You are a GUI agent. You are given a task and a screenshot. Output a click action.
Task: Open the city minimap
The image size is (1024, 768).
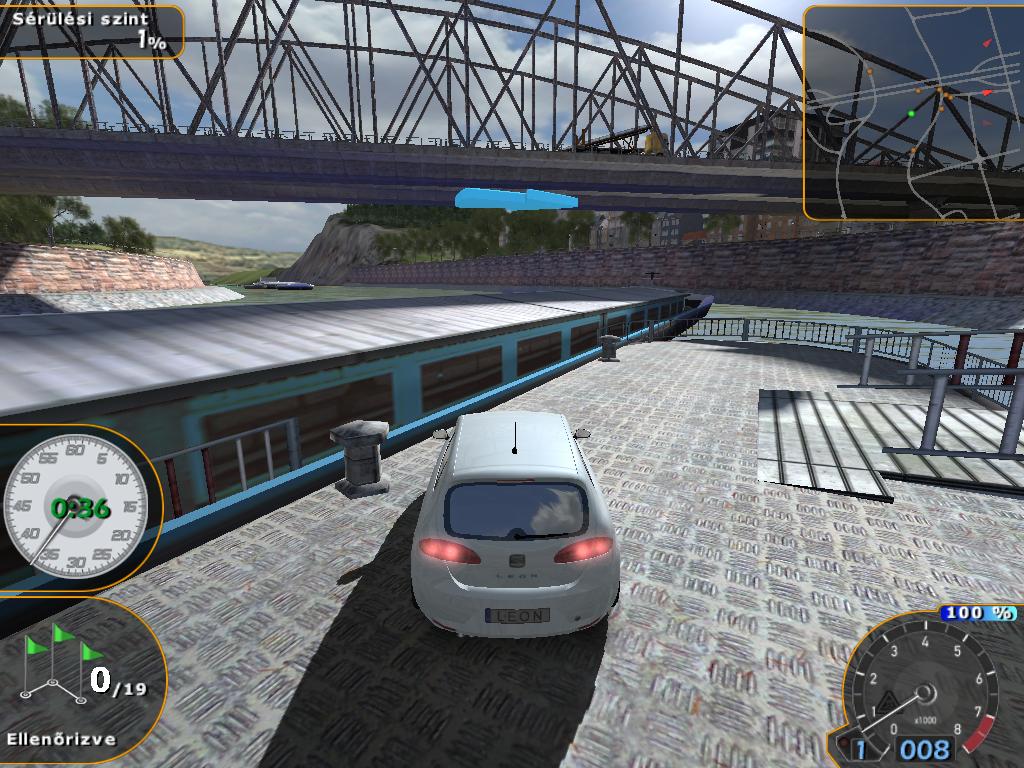coord(914,112)
